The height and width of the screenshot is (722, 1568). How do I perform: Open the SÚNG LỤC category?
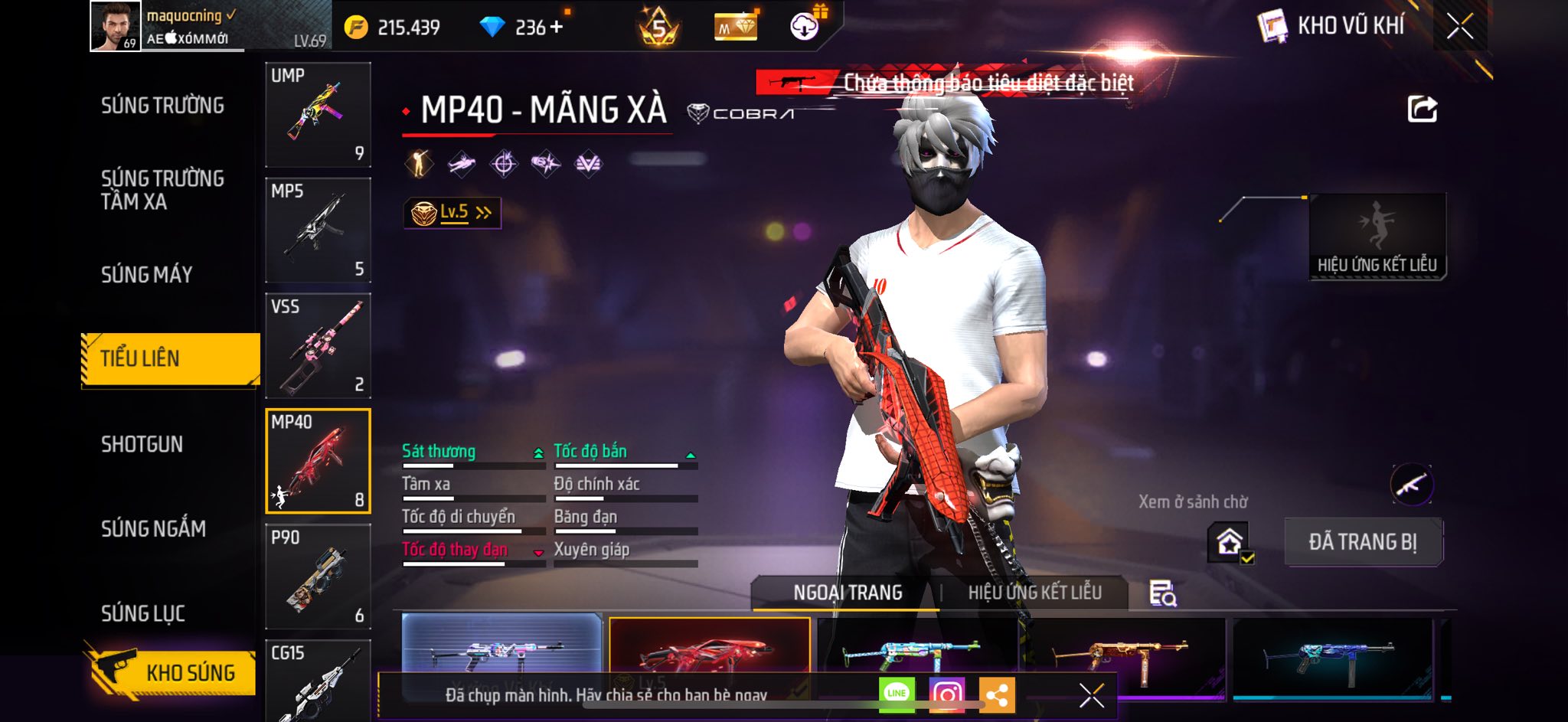tap(143, 613)
